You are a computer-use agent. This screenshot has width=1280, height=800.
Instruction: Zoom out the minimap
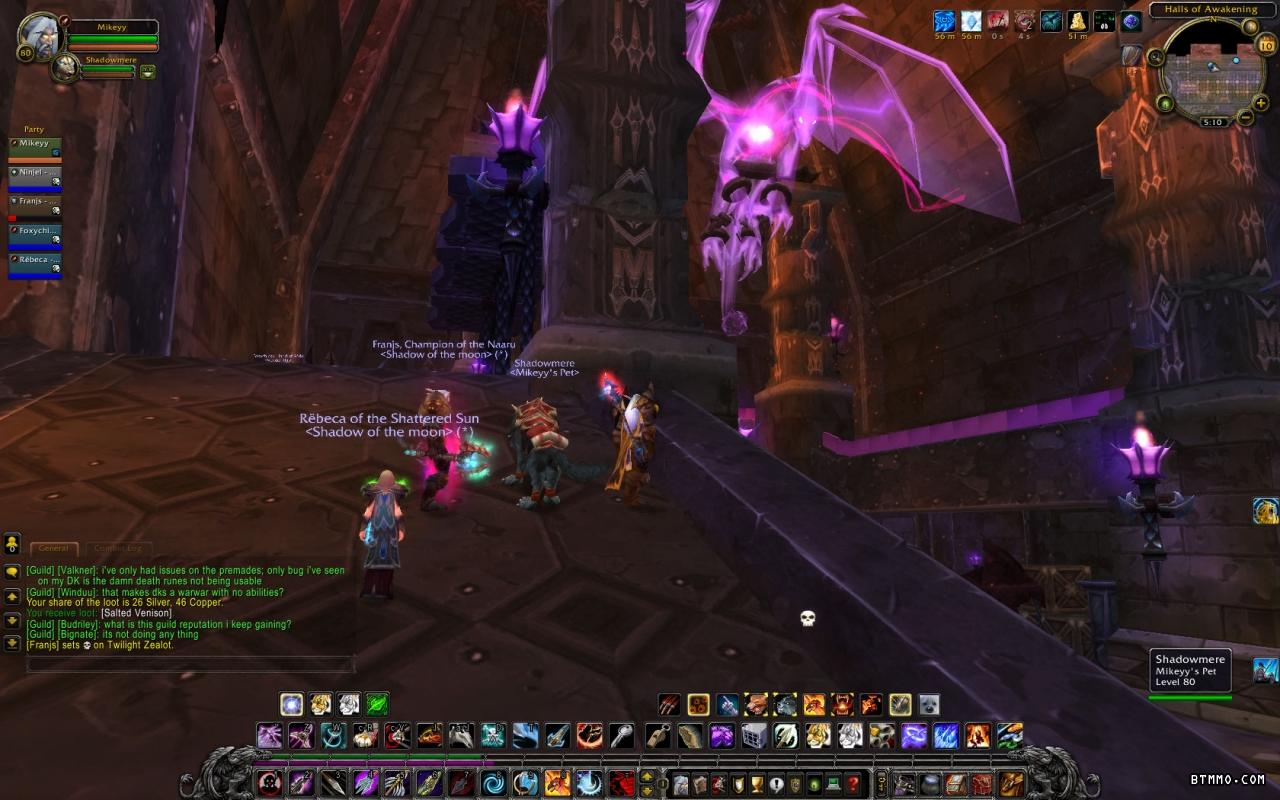pyautogui.click(x=1246, y=117)
